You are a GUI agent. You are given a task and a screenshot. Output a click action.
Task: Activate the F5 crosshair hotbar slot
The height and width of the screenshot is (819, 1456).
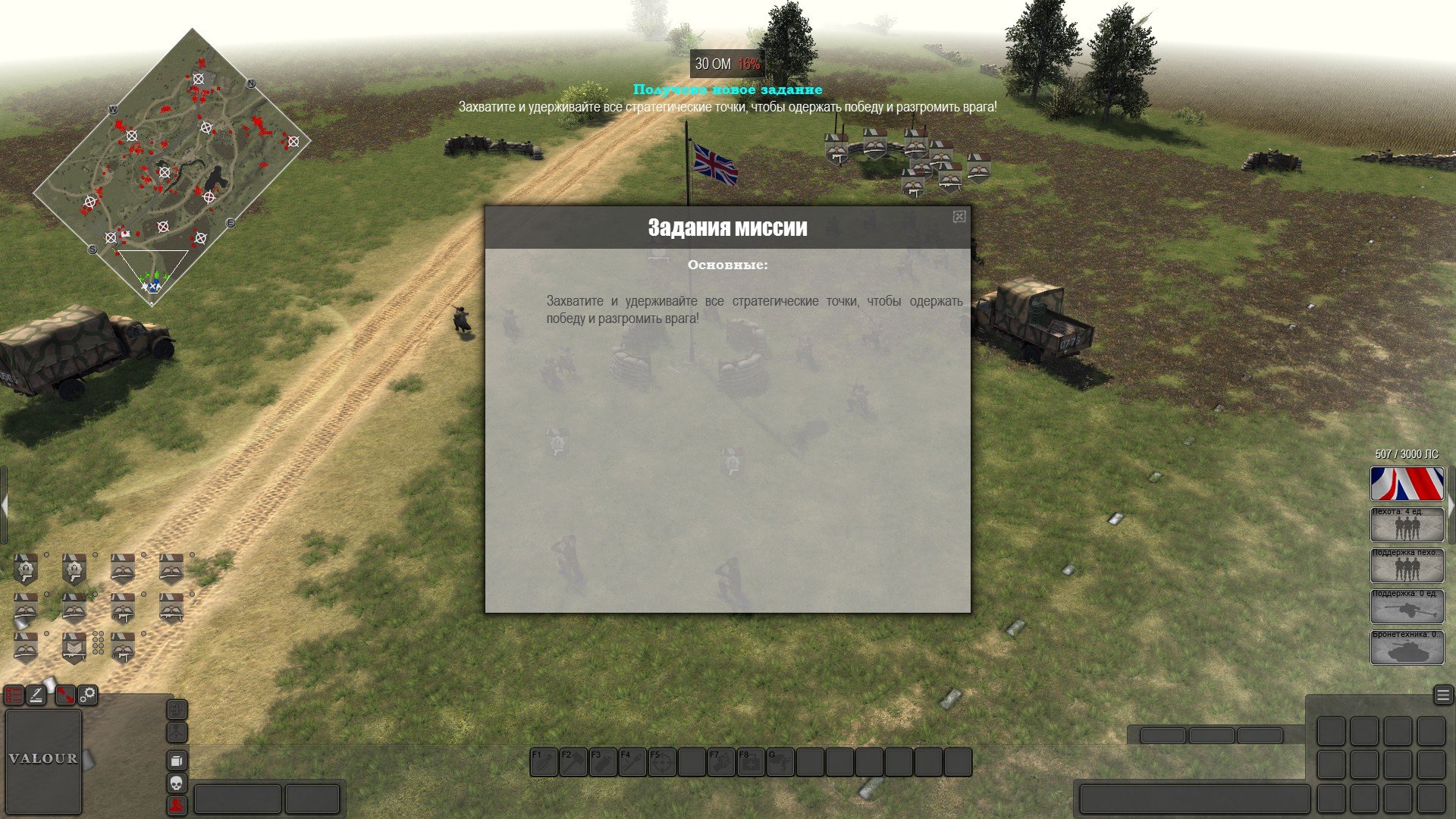(662, 762)
